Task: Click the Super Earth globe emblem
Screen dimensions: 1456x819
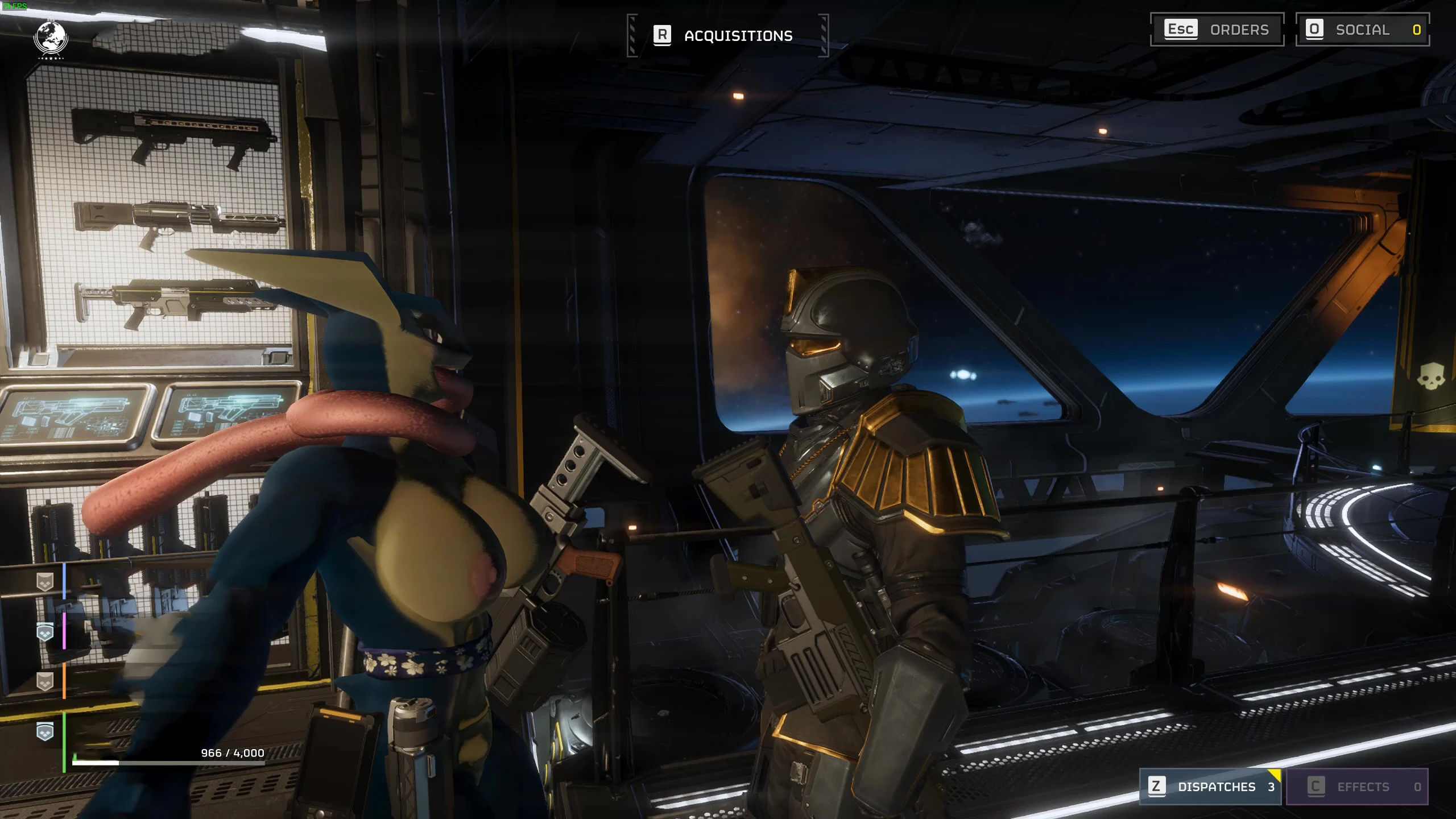Action: [51, 39]
